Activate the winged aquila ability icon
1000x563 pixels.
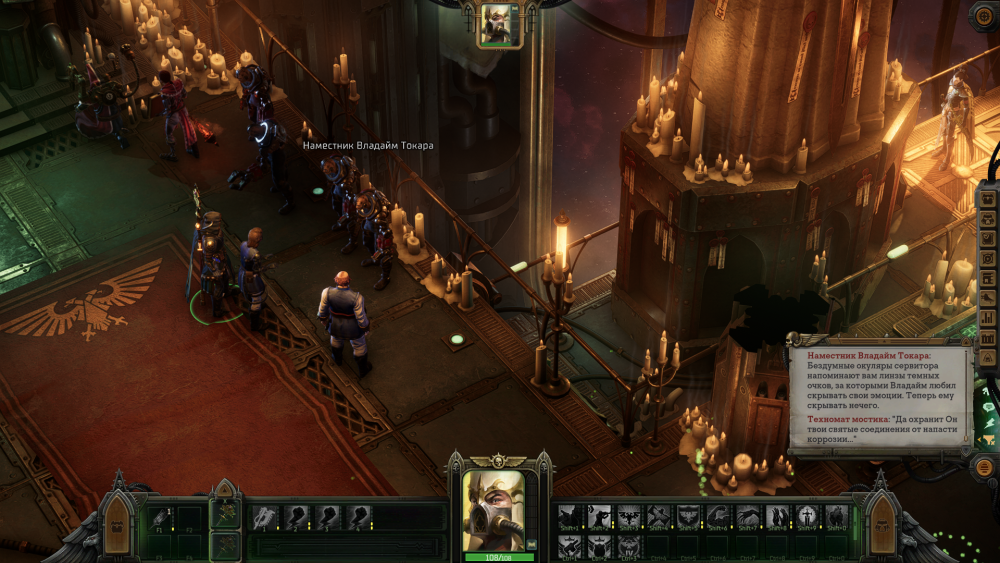coord(629,517)
